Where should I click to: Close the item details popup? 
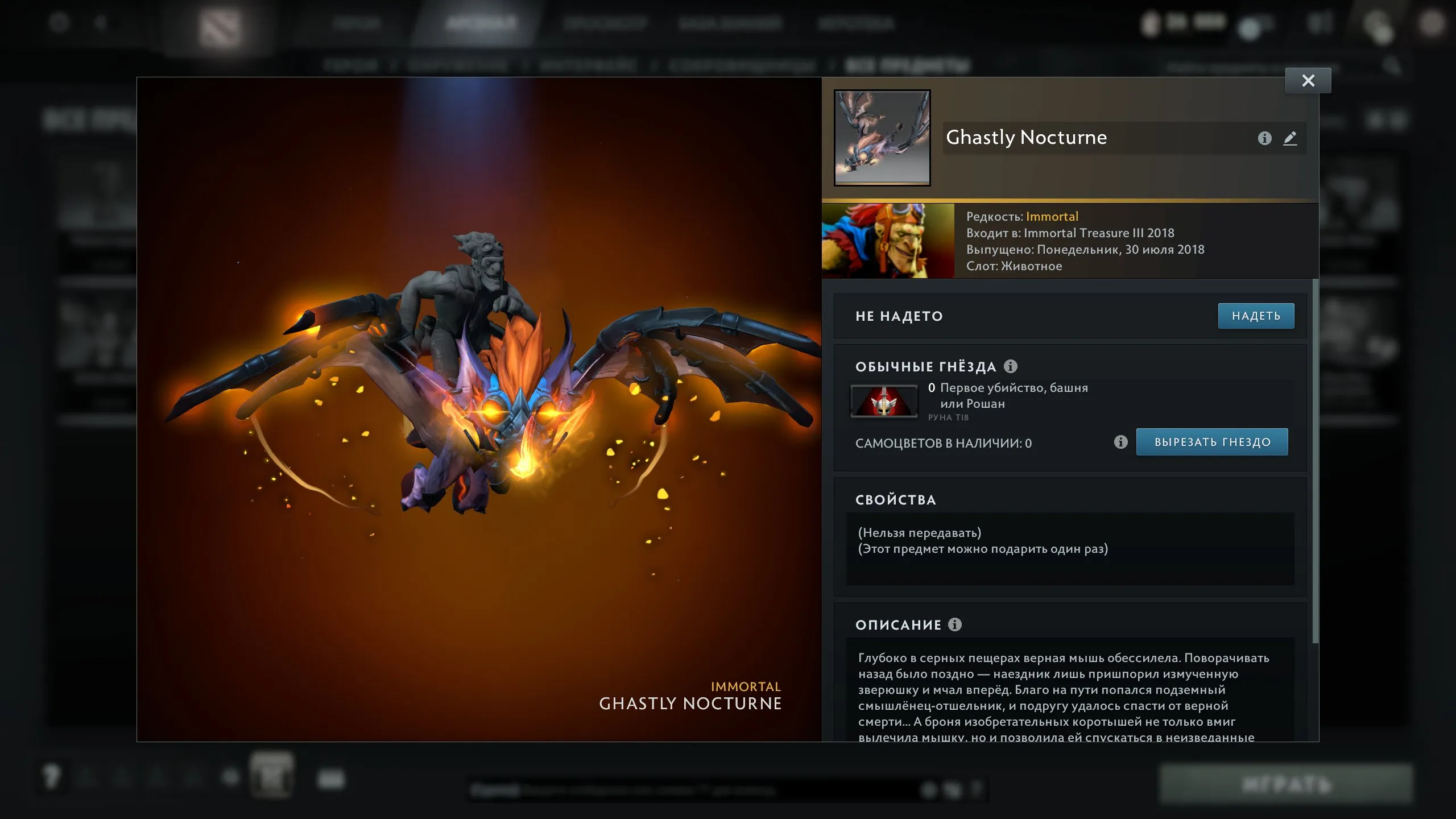point(1308,80)
